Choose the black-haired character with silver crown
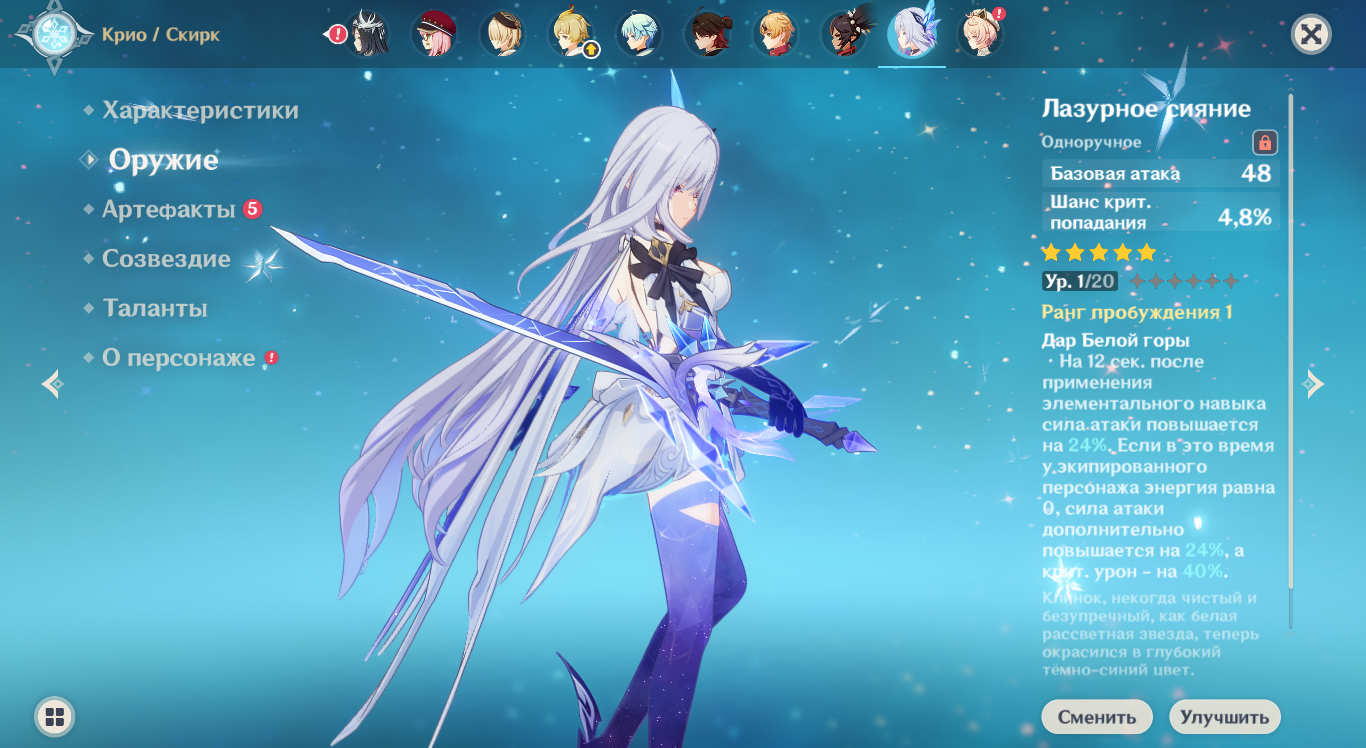1366x748 pixels. coord(367,34)
